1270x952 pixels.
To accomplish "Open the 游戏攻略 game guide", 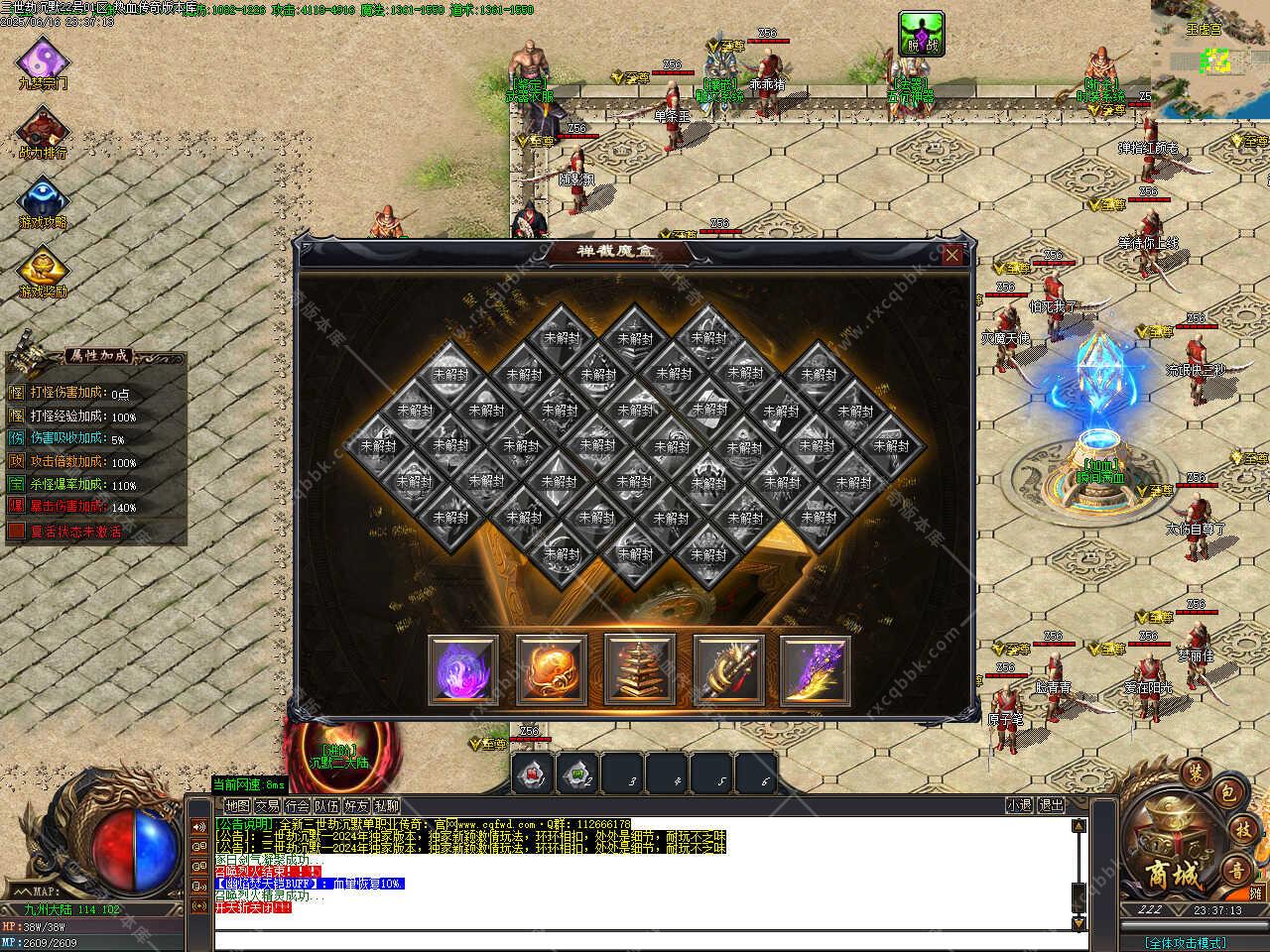I will tap(43, 198).
